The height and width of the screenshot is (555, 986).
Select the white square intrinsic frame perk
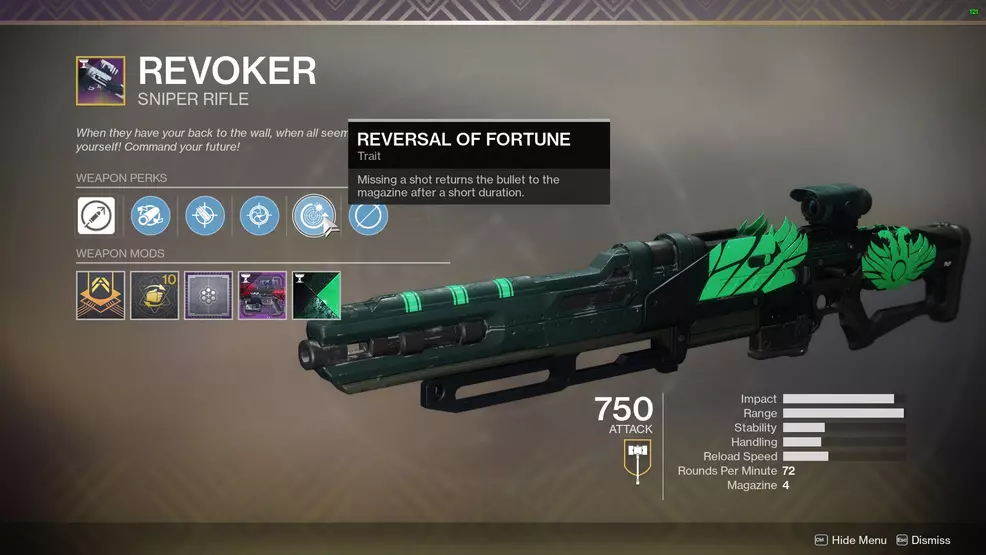tap(96, 216)
